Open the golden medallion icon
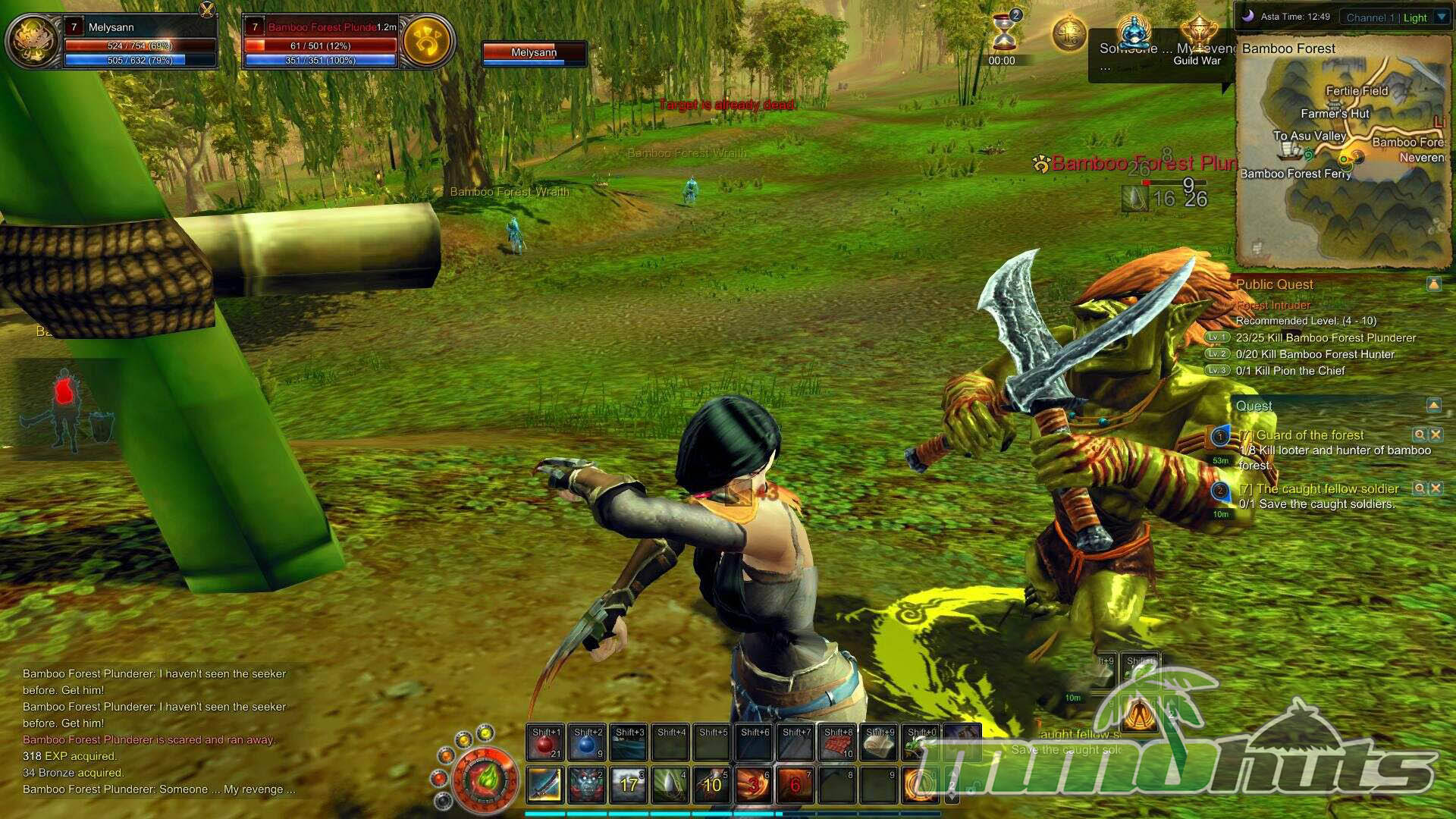Image resolution: width=1456 pixels, height=819 pixels. 1069,34
